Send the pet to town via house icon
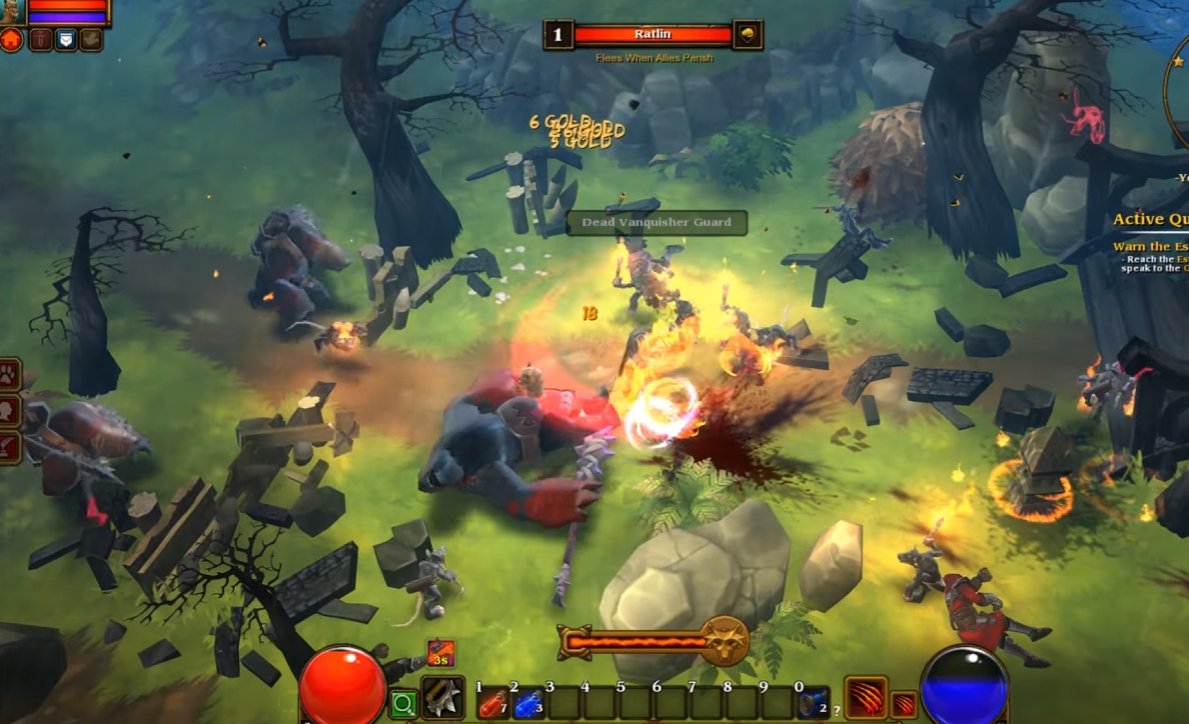Image resolution: width=1189 pixels, height=724 pixels. pos(13,40)
